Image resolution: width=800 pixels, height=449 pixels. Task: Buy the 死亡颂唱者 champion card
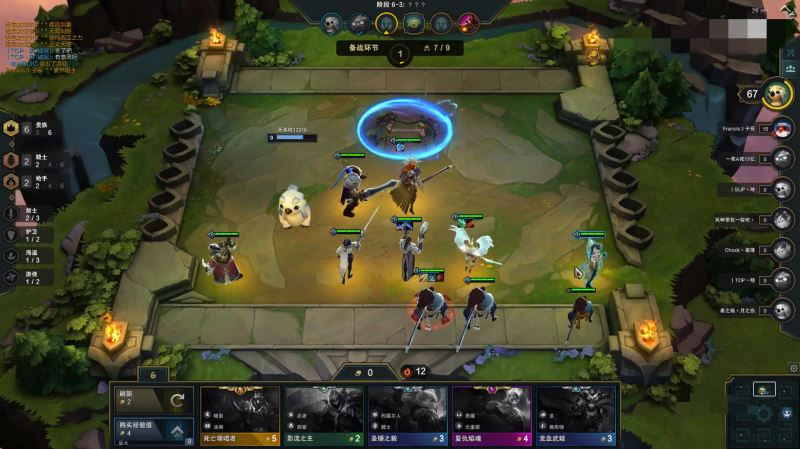(240, 416)
